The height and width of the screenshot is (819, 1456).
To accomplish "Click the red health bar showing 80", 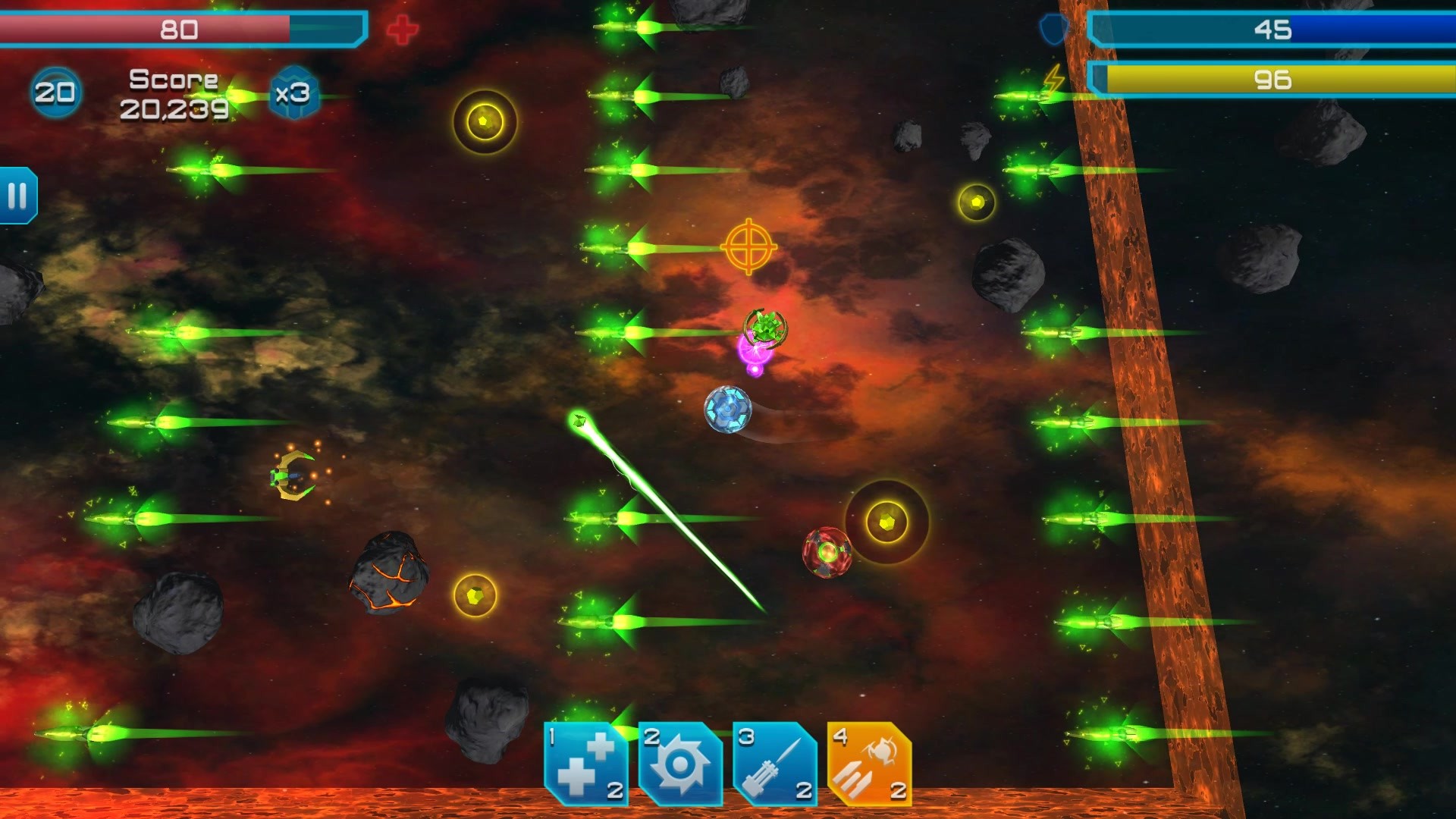I will tap(174, 30).
